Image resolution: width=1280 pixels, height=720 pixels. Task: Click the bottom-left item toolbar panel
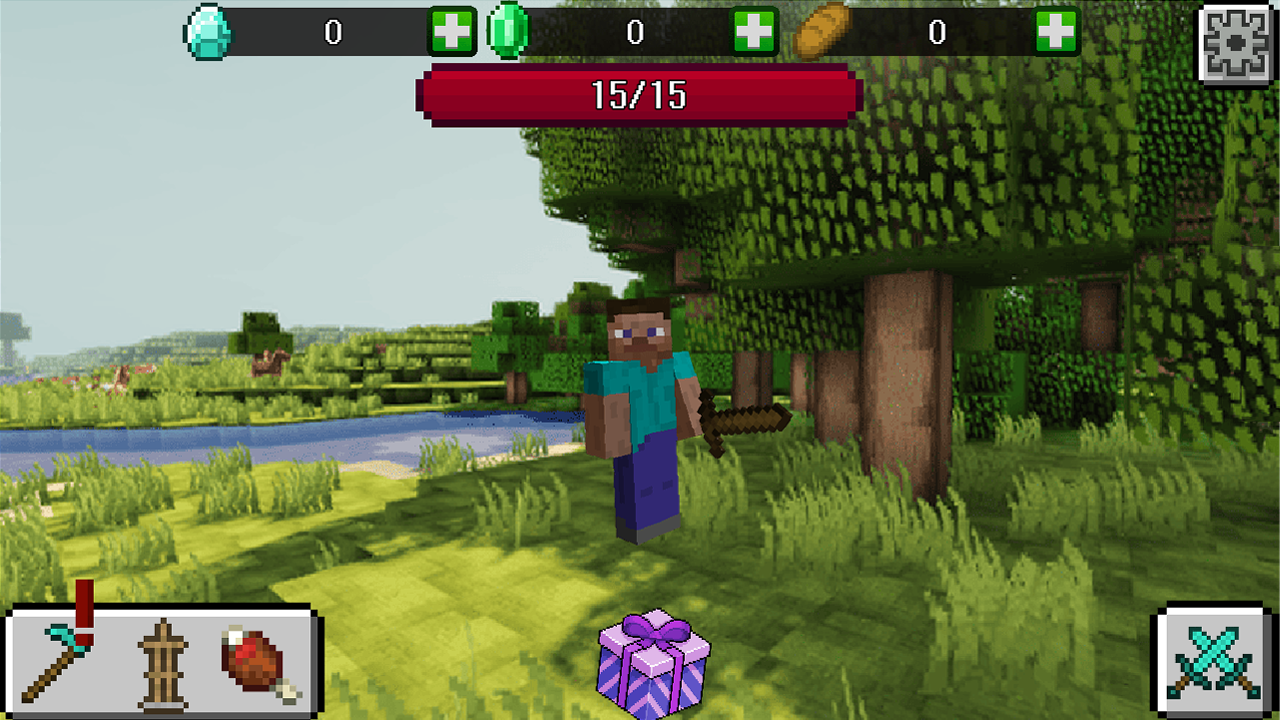pyautogui.click(x=160, y=665)
